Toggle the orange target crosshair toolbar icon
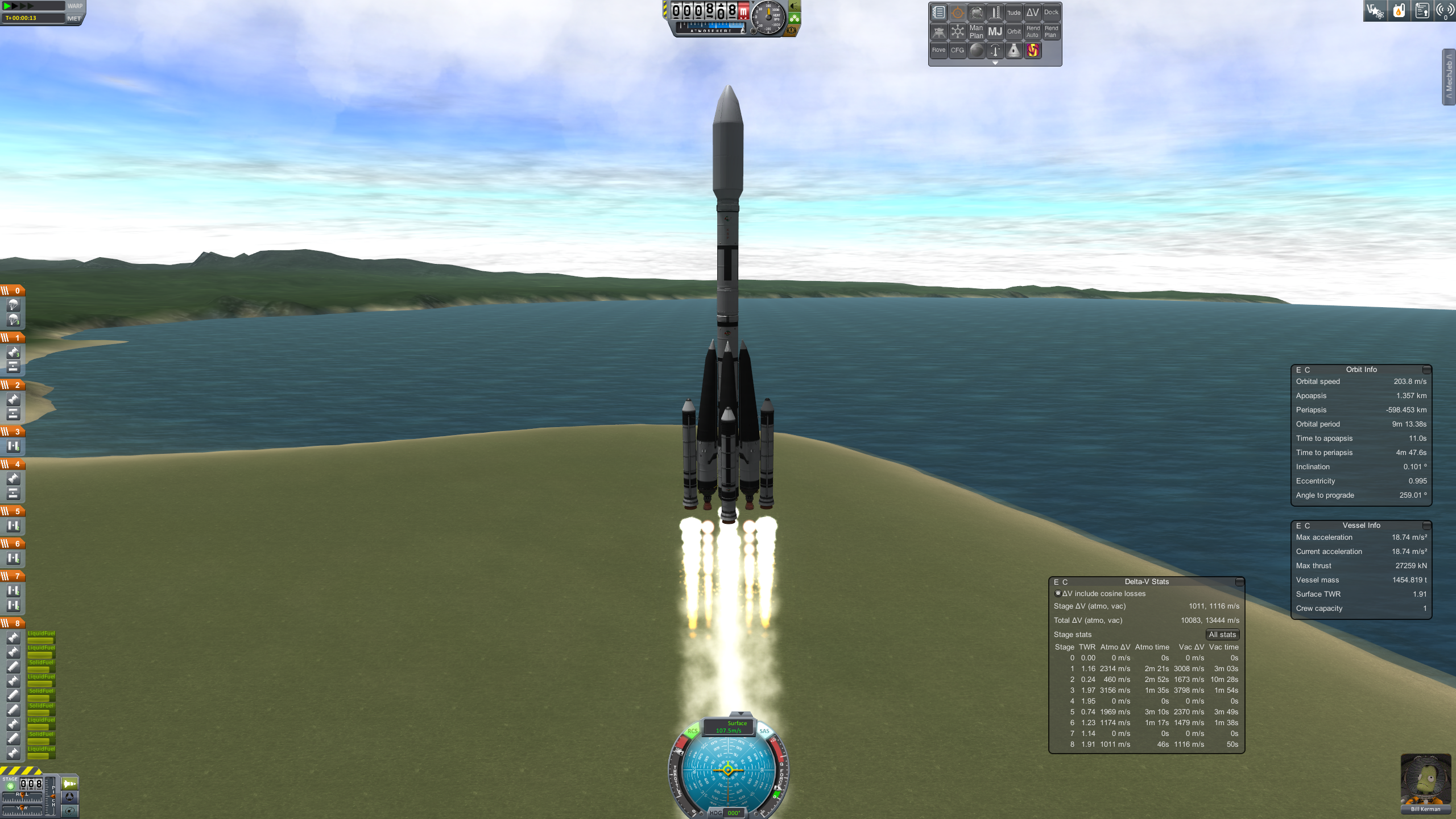 (957, 13)
